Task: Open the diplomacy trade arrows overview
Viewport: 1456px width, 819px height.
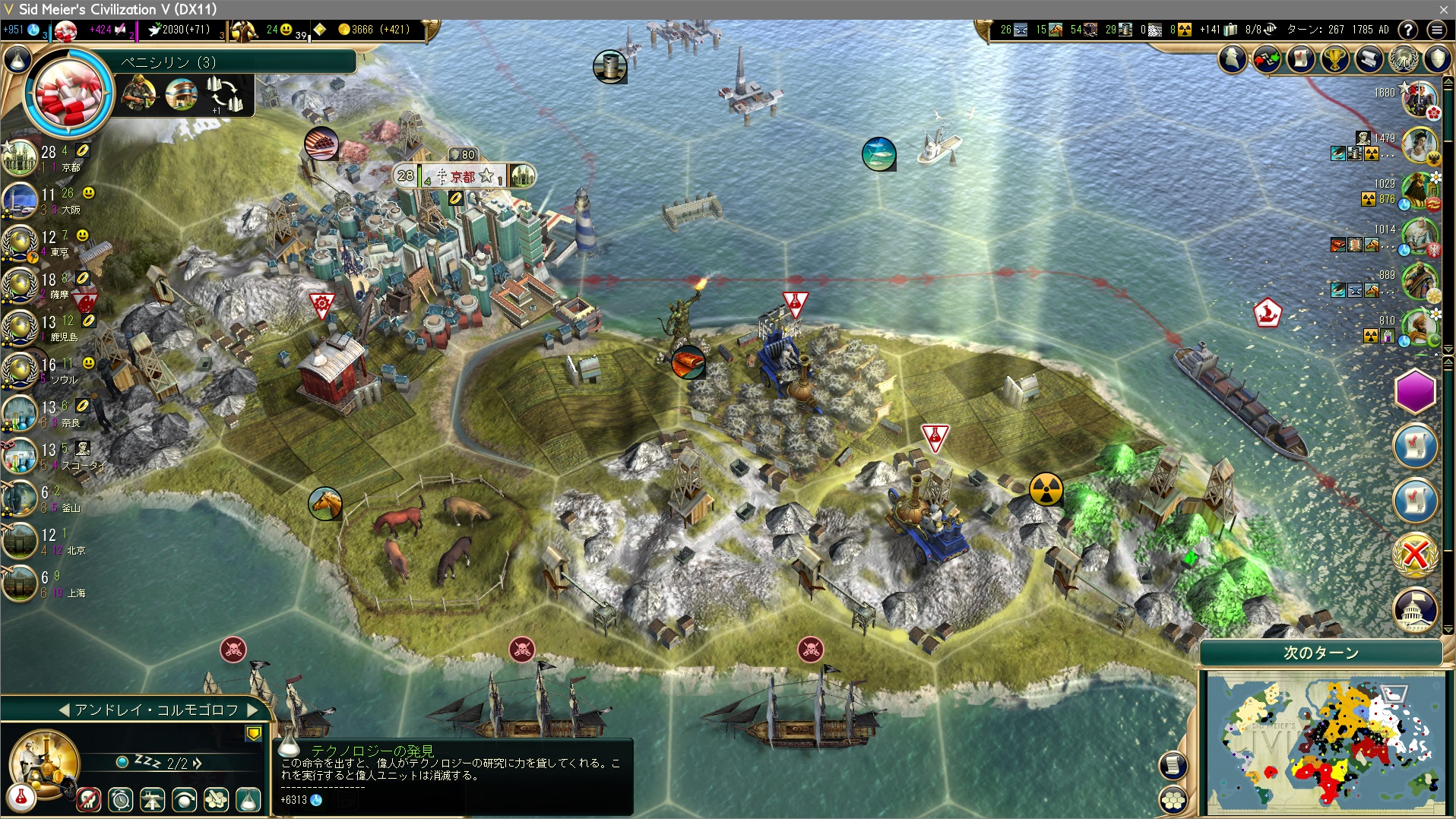Action: point(1267,59)
